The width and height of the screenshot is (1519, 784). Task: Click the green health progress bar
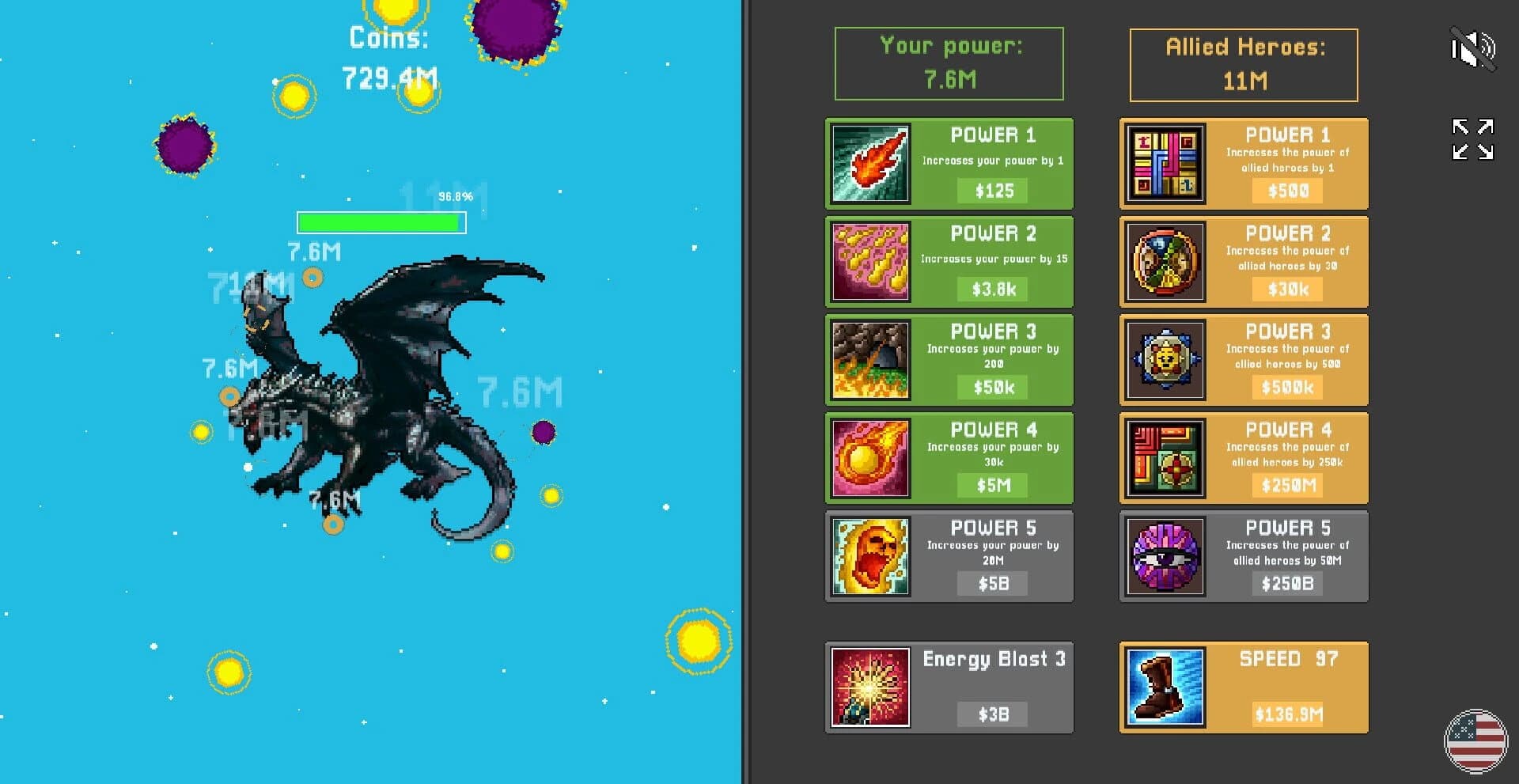pyautogui.click(x=378, y=222)
